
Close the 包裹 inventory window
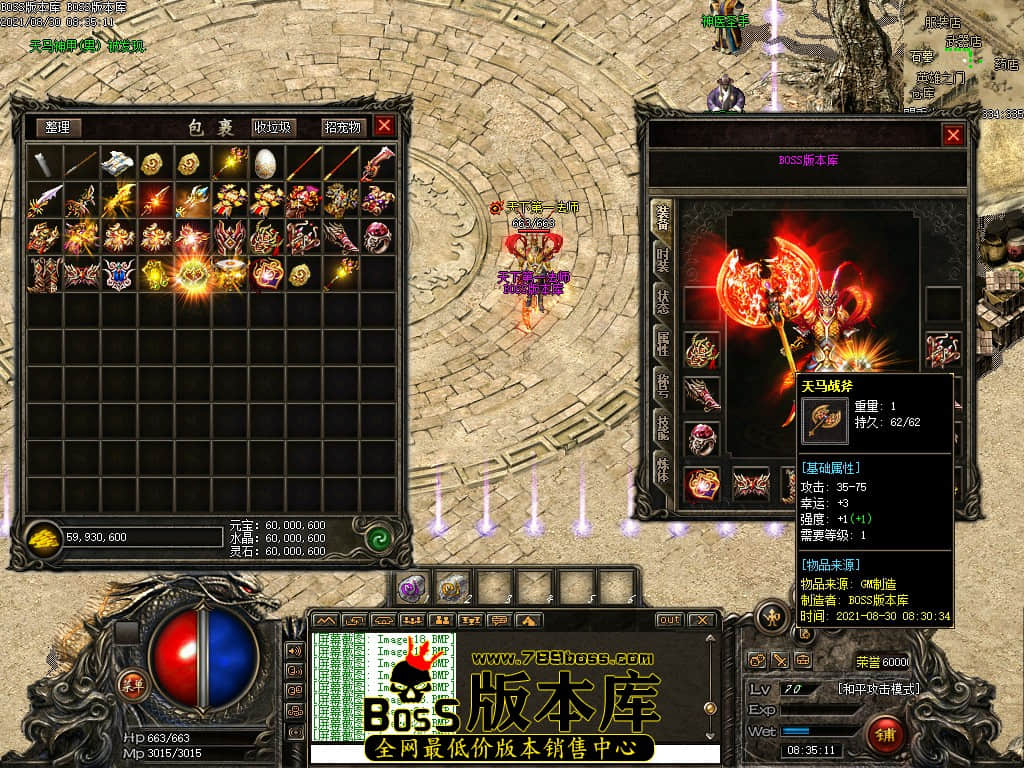pos(384,126)
